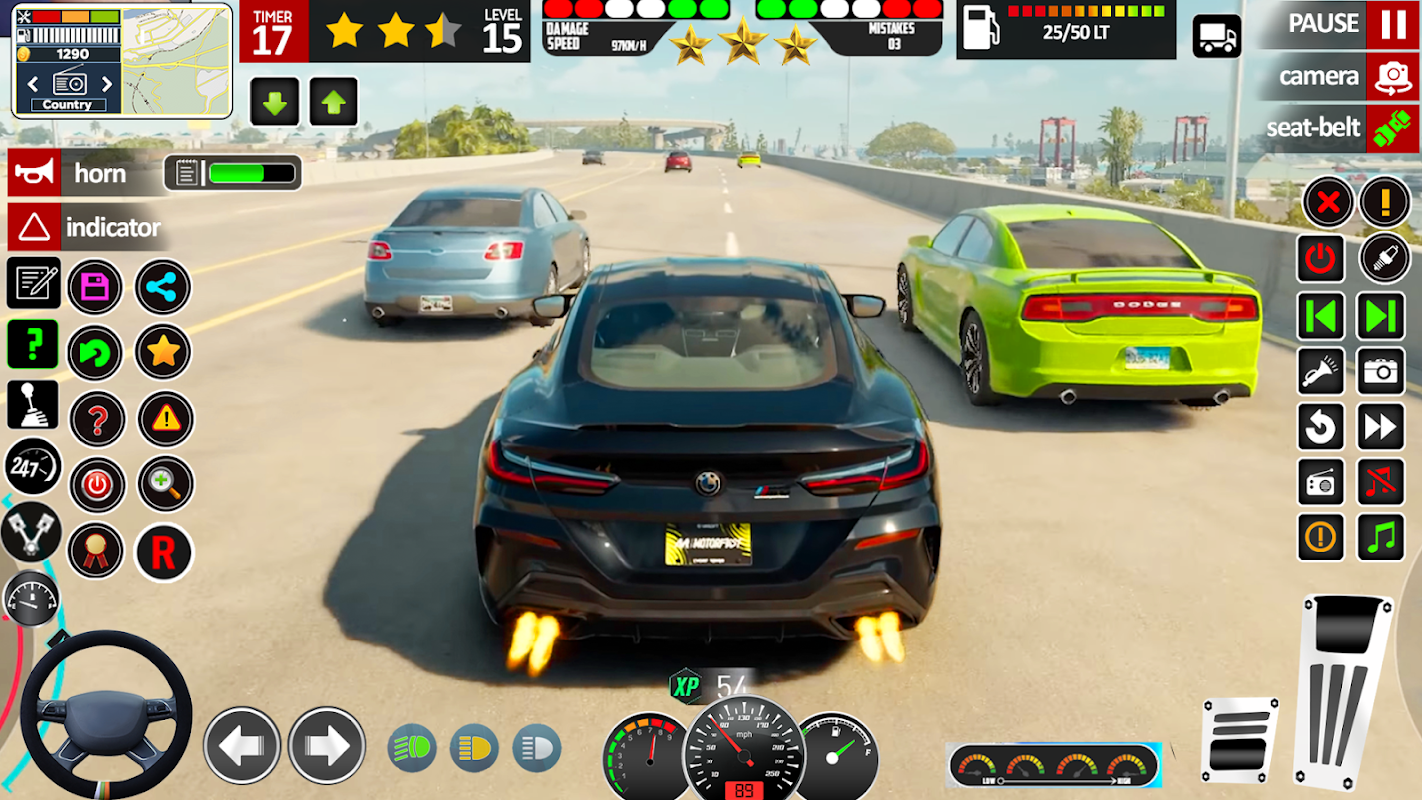Open the blue share icon

[x=162, y=287]
